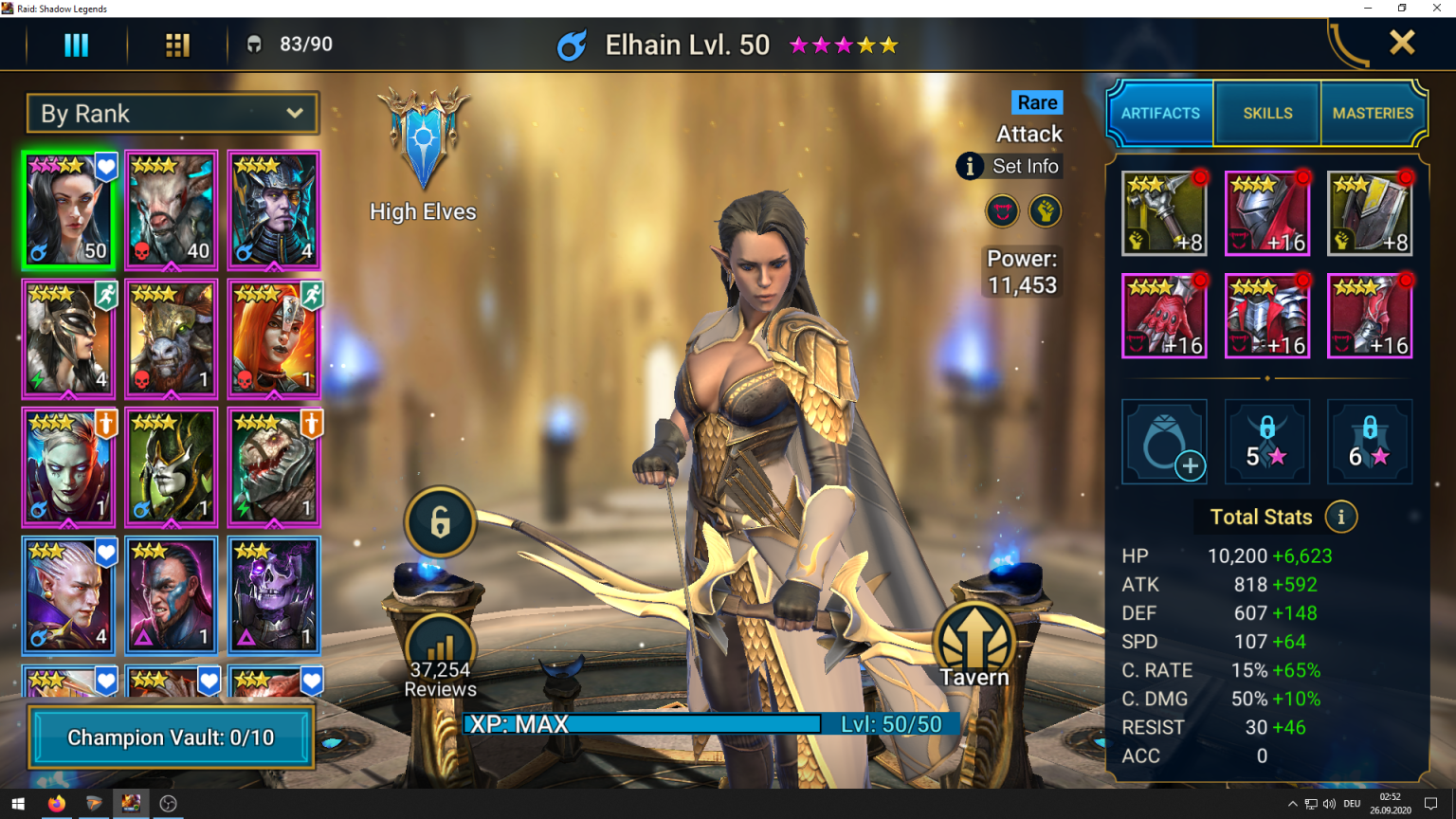Favorite Elhain using the heart toggle
This screenshot has height=819, width=1456.
[x=105, y=167]
